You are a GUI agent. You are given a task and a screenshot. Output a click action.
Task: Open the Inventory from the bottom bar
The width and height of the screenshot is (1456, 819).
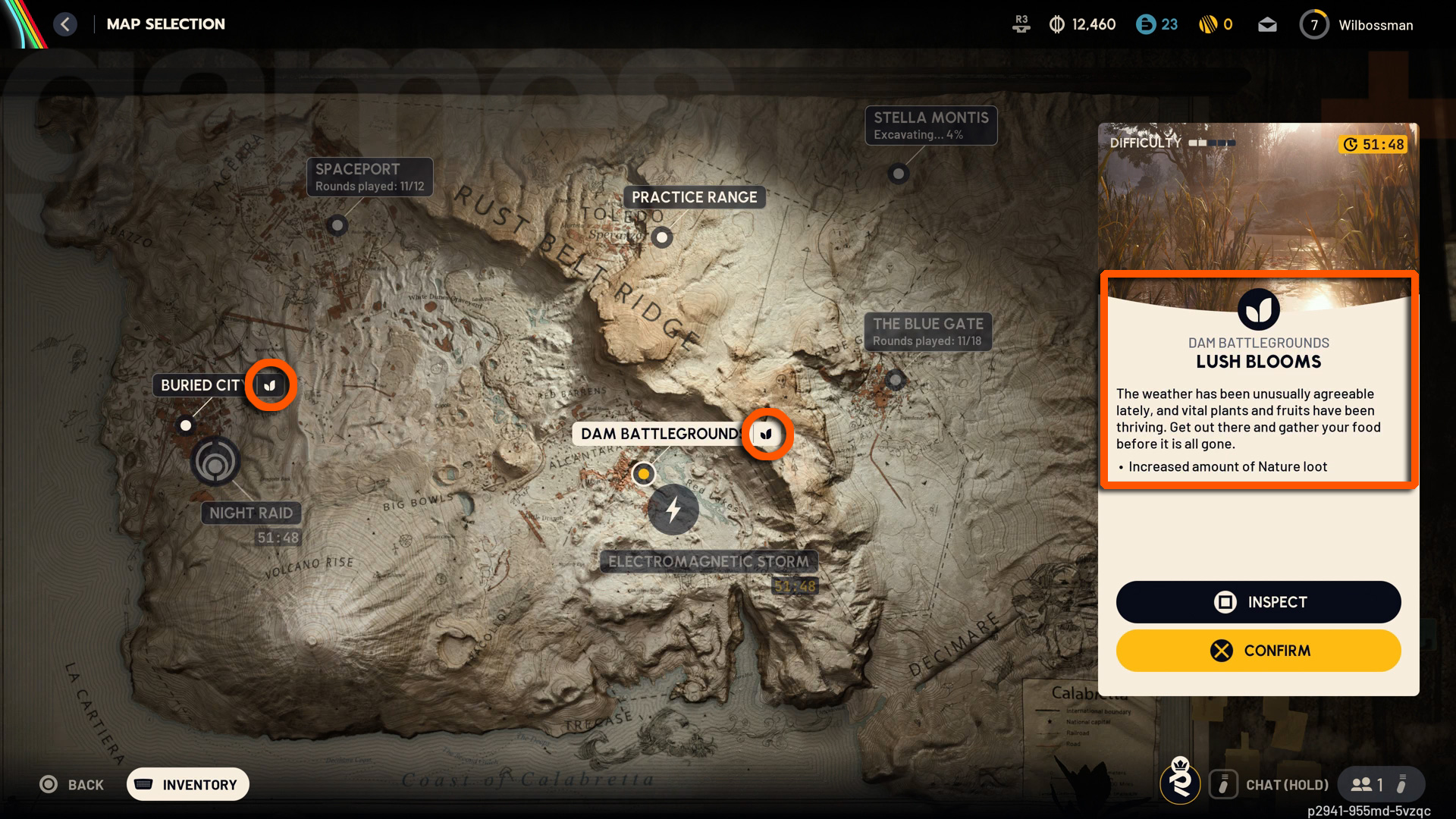click(x=187, y=784)
